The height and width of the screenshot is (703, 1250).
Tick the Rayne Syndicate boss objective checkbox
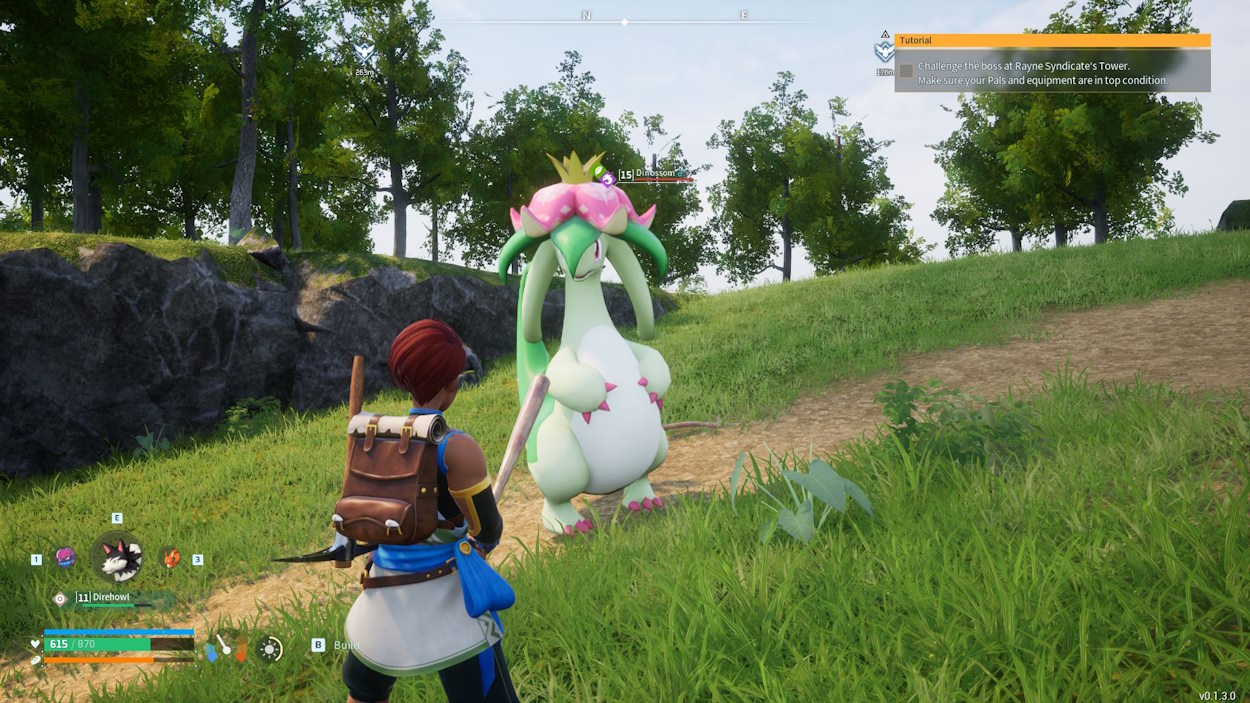tap(906, 71)
